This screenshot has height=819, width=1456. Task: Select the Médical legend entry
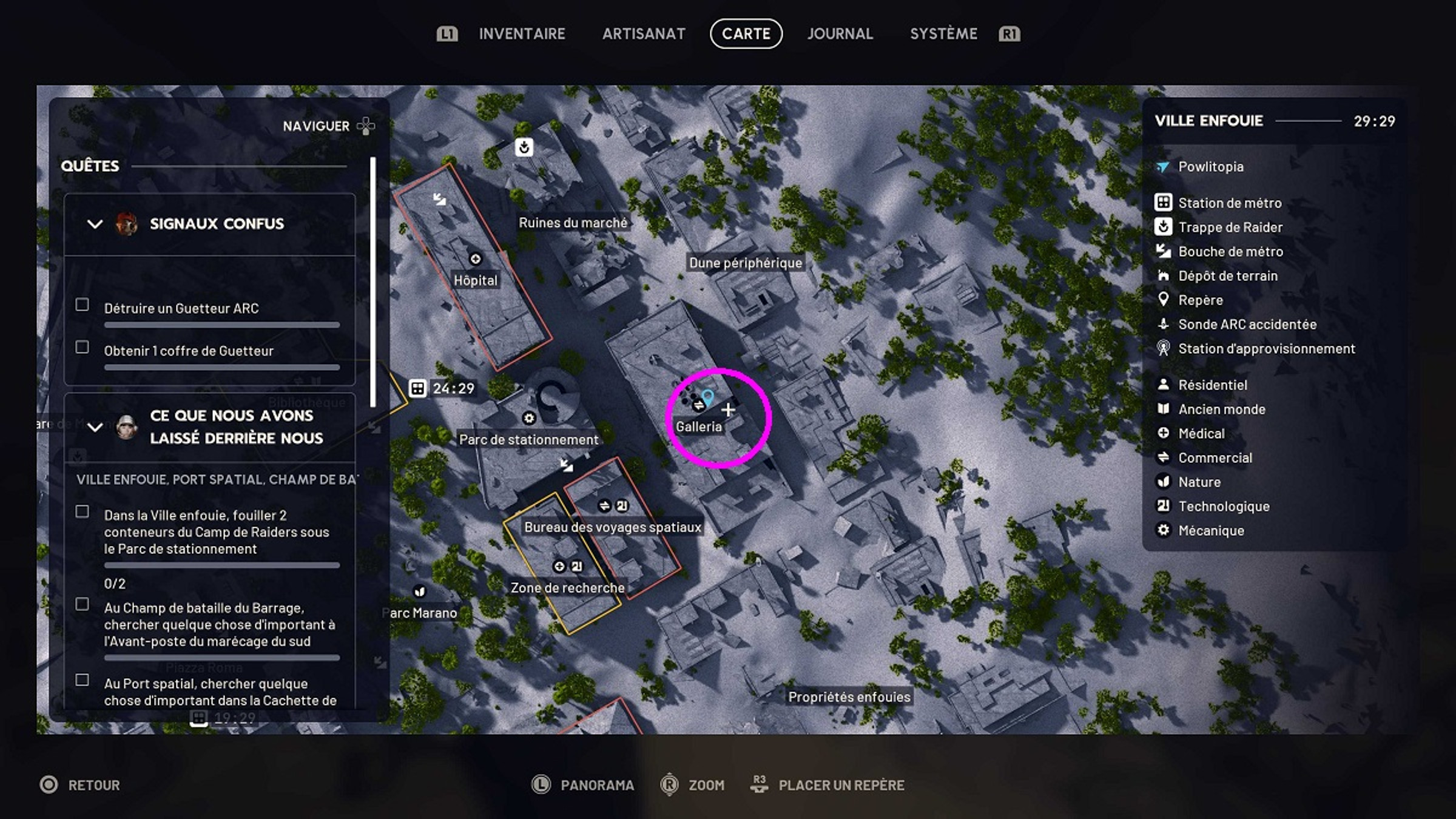coord(1201,433)
